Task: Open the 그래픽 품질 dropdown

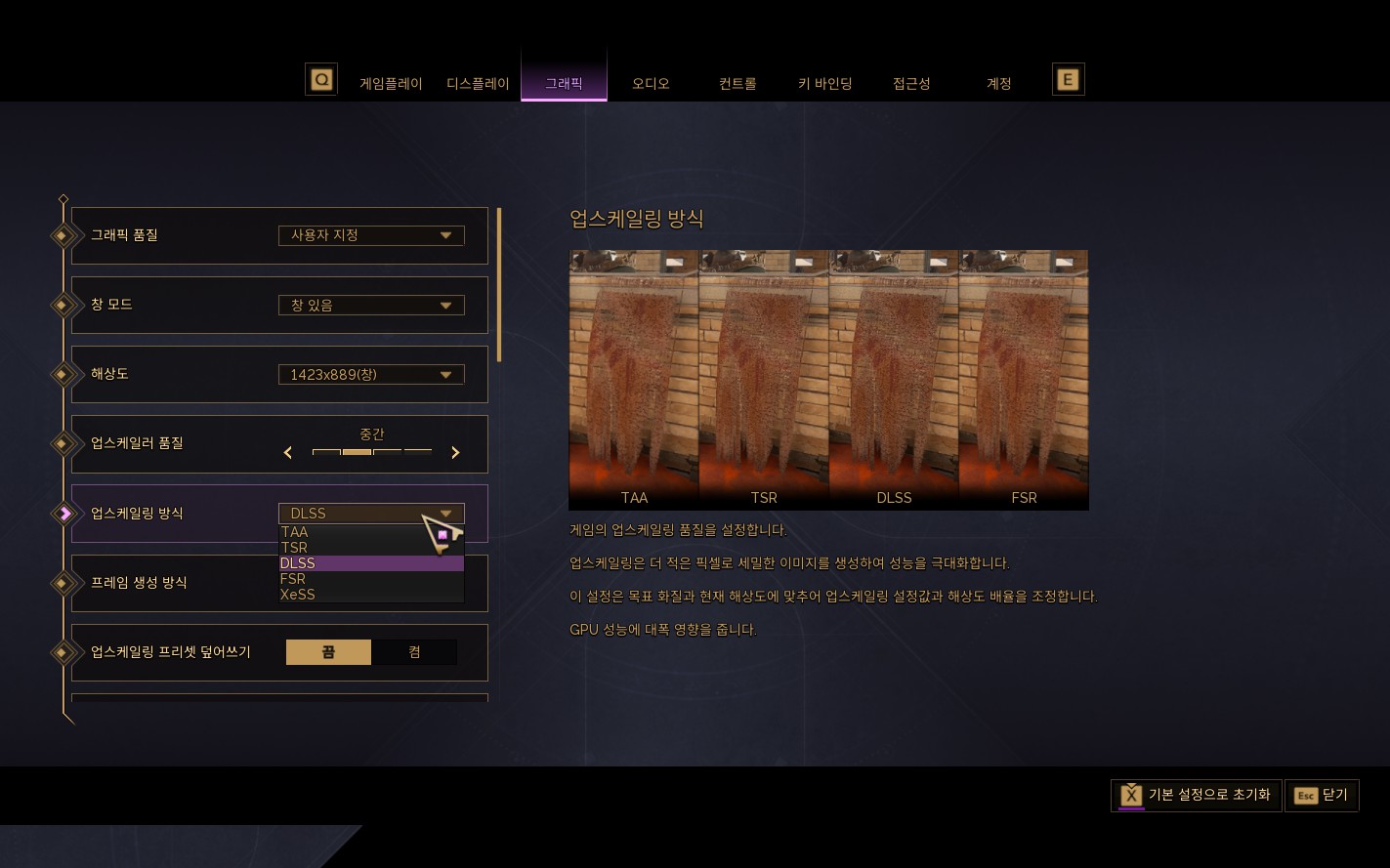Action: click(371, 235)
